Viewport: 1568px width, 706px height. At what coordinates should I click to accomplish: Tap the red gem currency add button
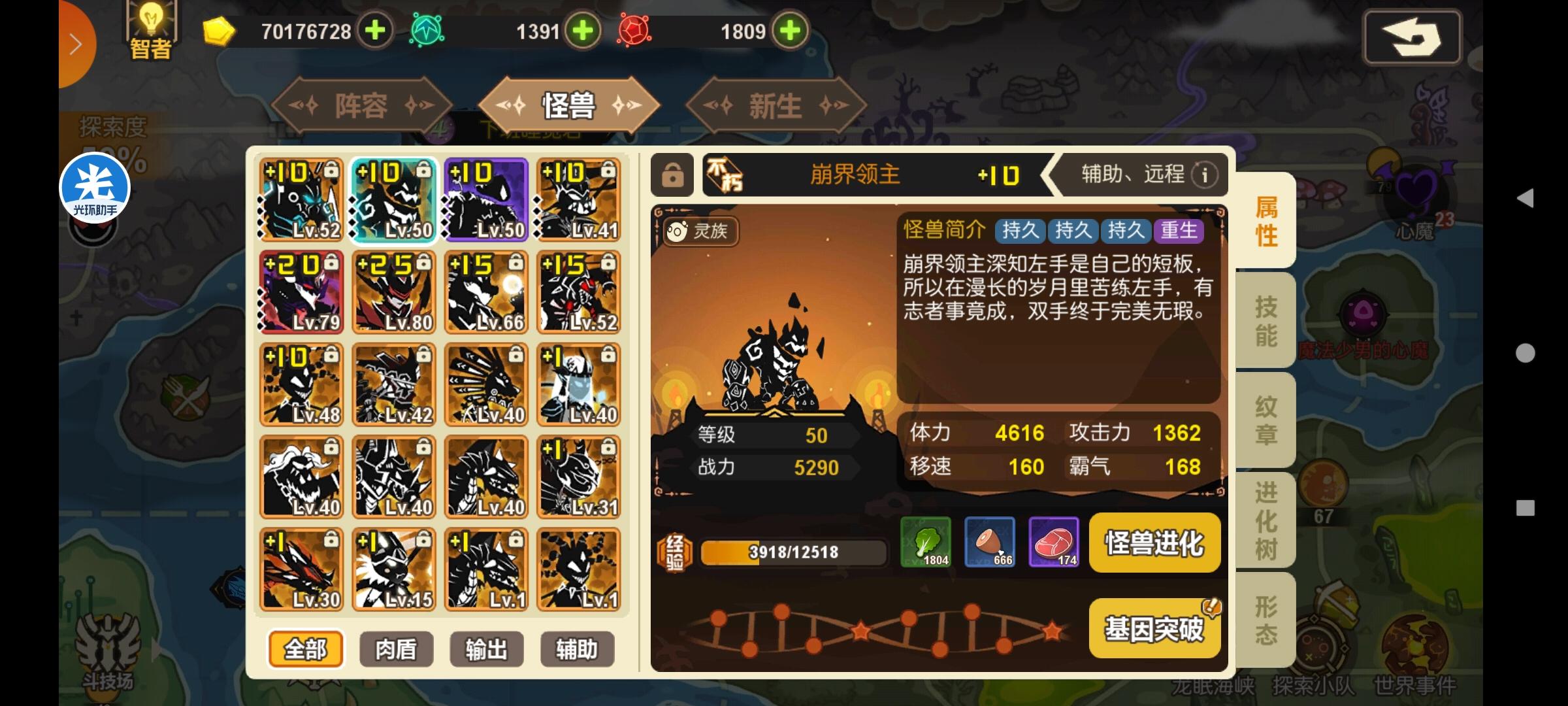(790, 31)
